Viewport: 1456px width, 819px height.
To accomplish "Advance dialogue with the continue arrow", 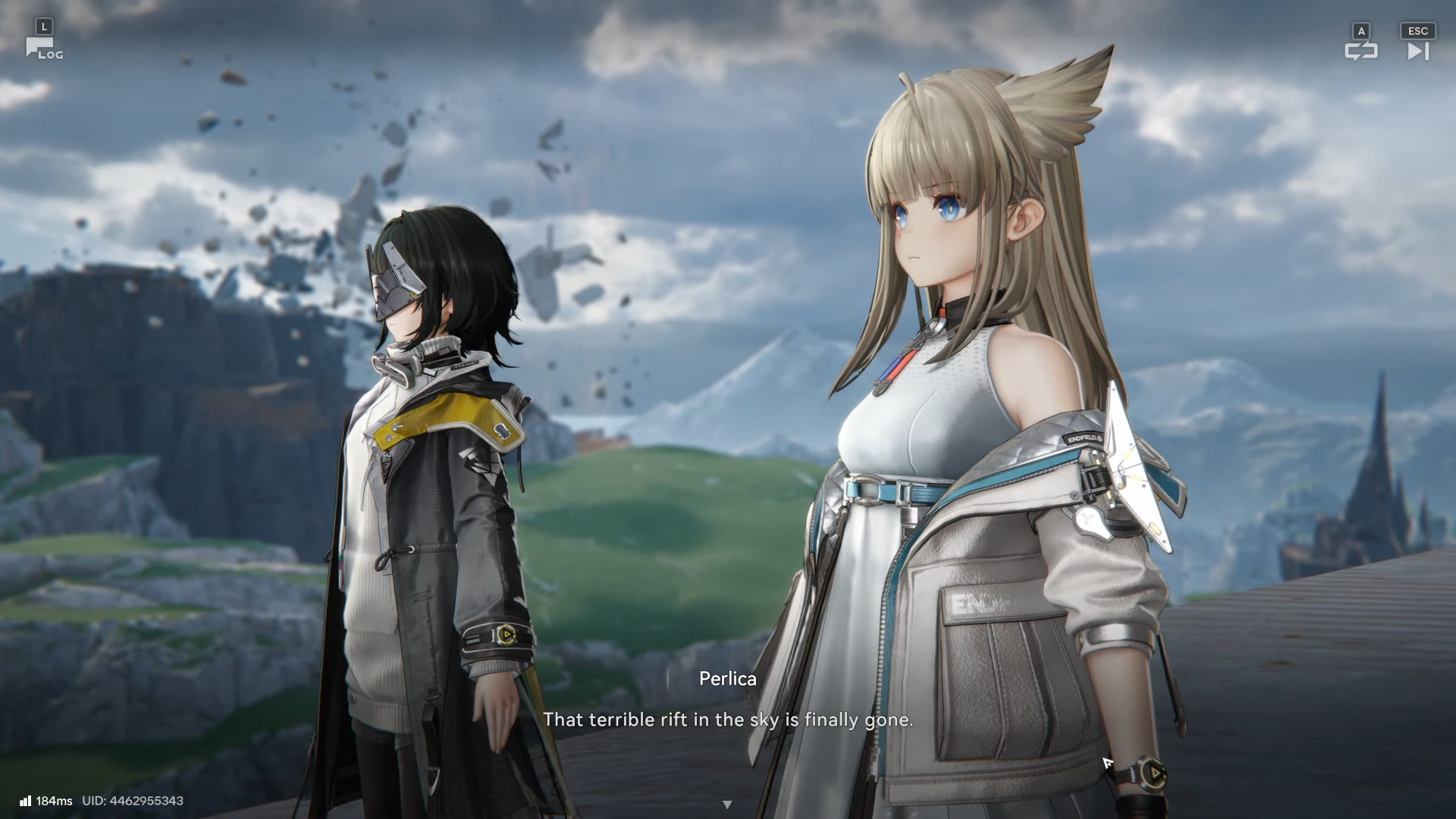I will (727, 804).
